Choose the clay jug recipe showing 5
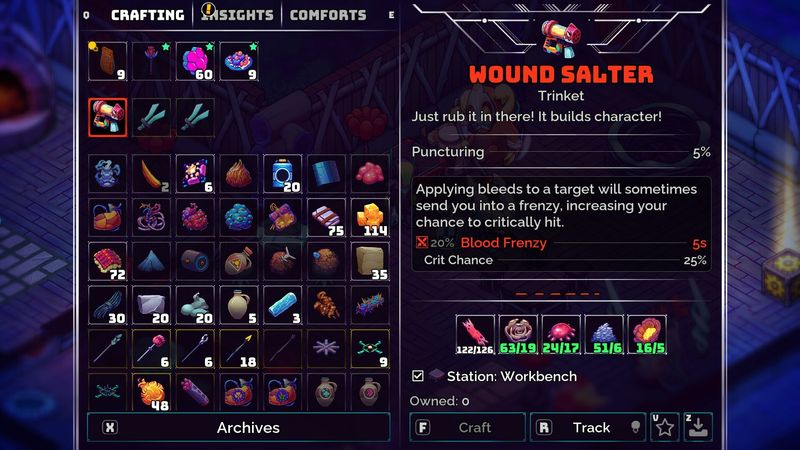Screen dimensions: 800x450 [x=239, y=305]
